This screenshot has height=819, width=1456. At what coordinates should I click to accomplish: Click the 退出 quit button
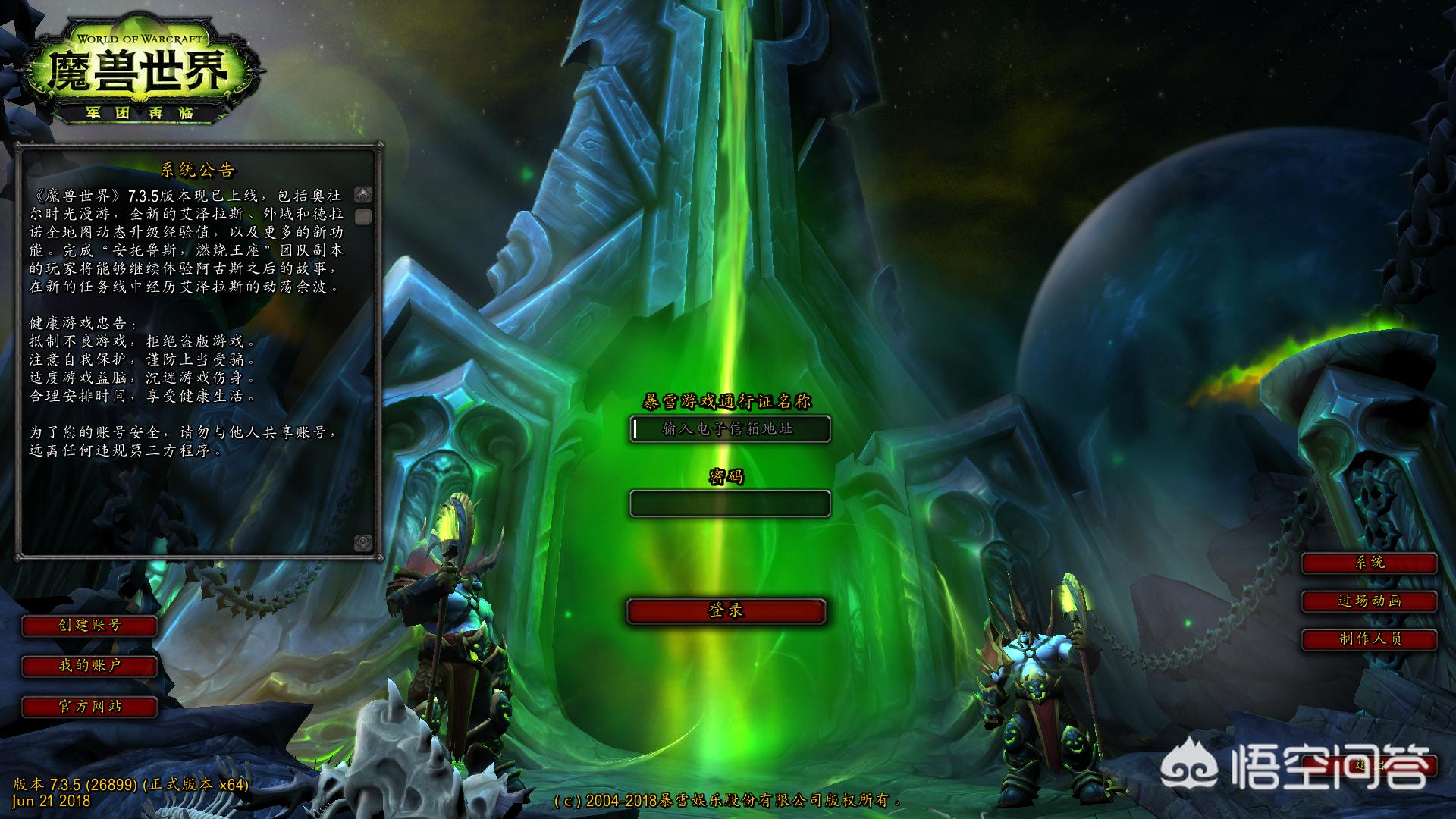pyautogui.click(x=1371, y=765)
